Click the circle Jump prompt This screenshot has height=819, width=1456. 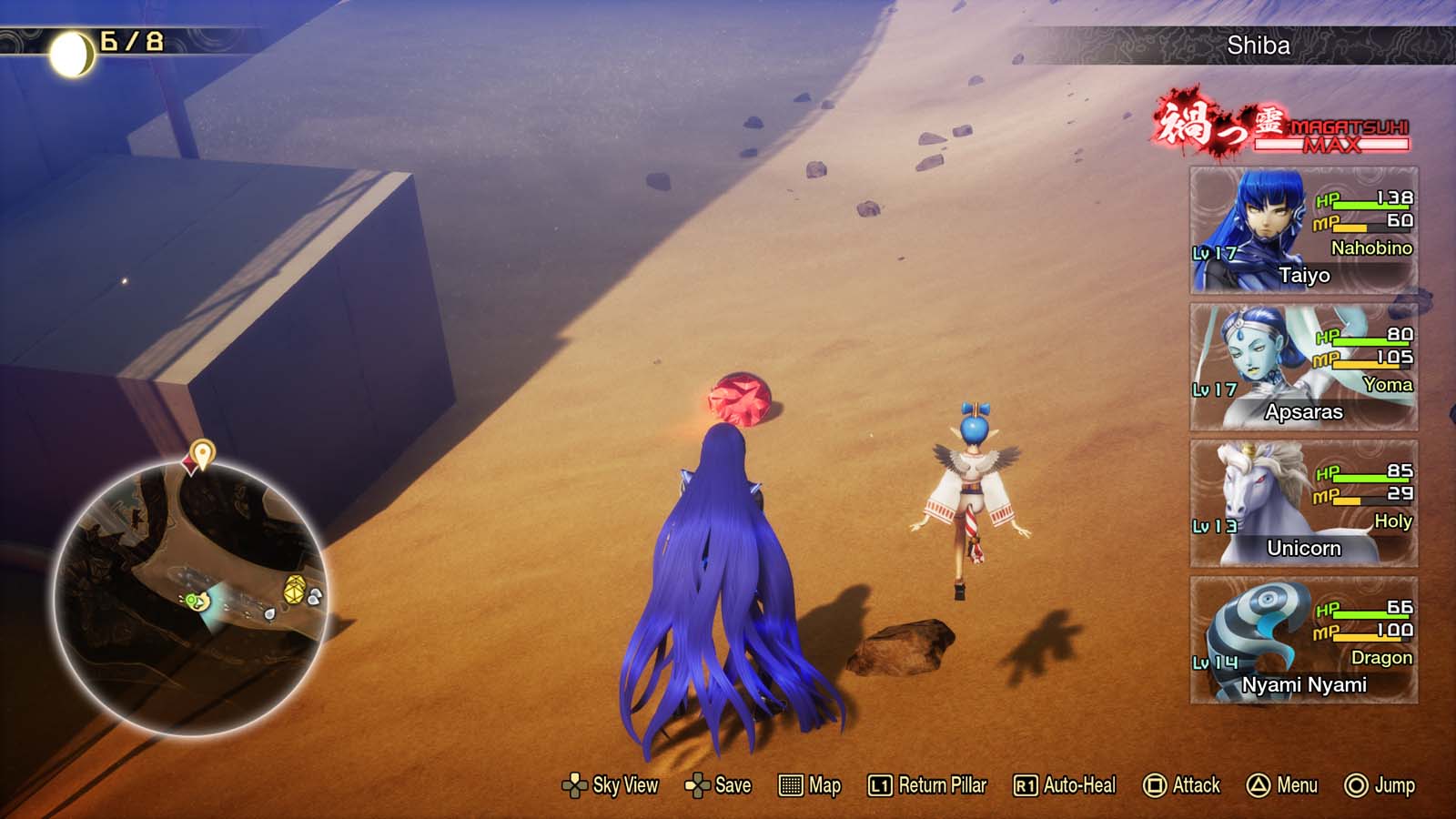click(1355, 784)
